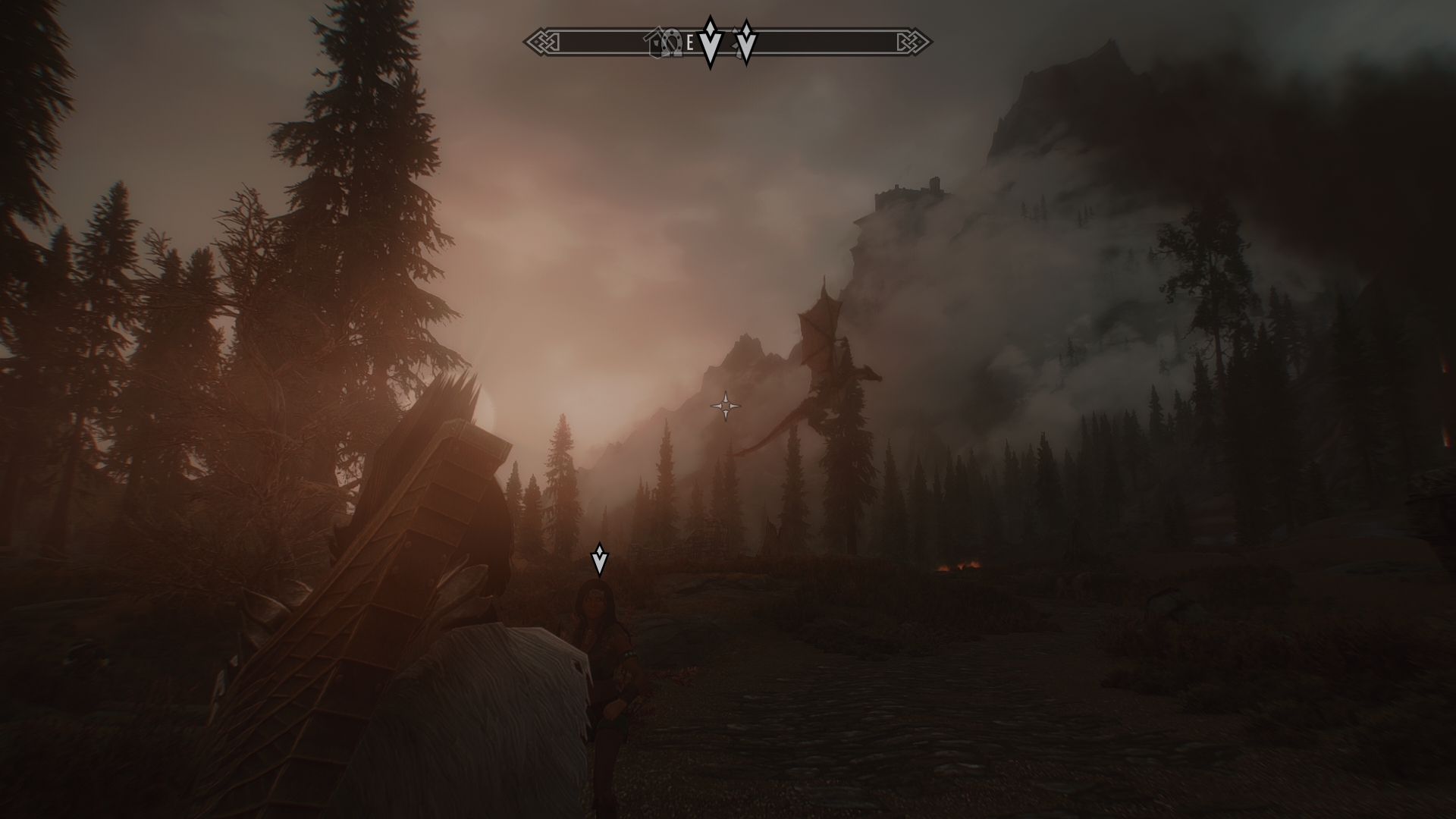The image size is (1456, 819).
Task: Click the house marker icon on the compass
Action: 654,42
